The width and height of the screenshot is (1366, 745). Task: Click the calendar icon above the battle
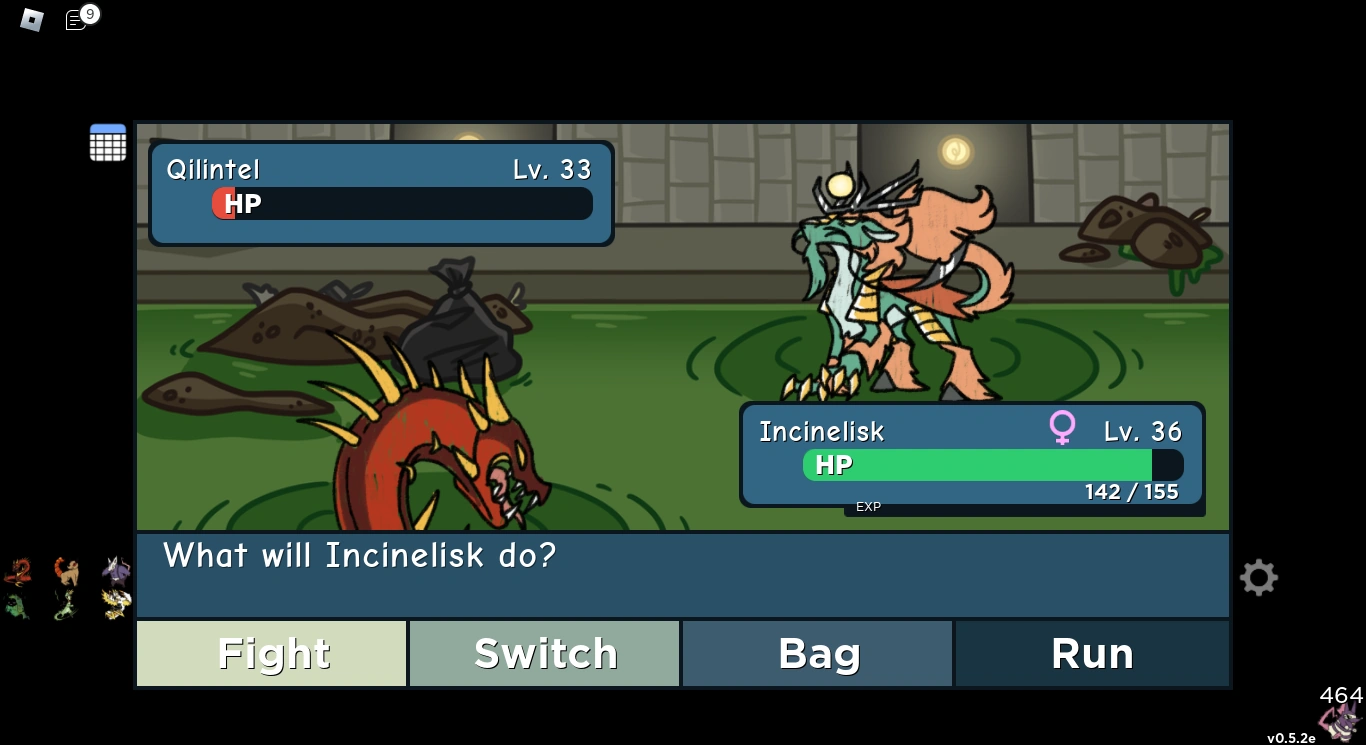[107, 142]
